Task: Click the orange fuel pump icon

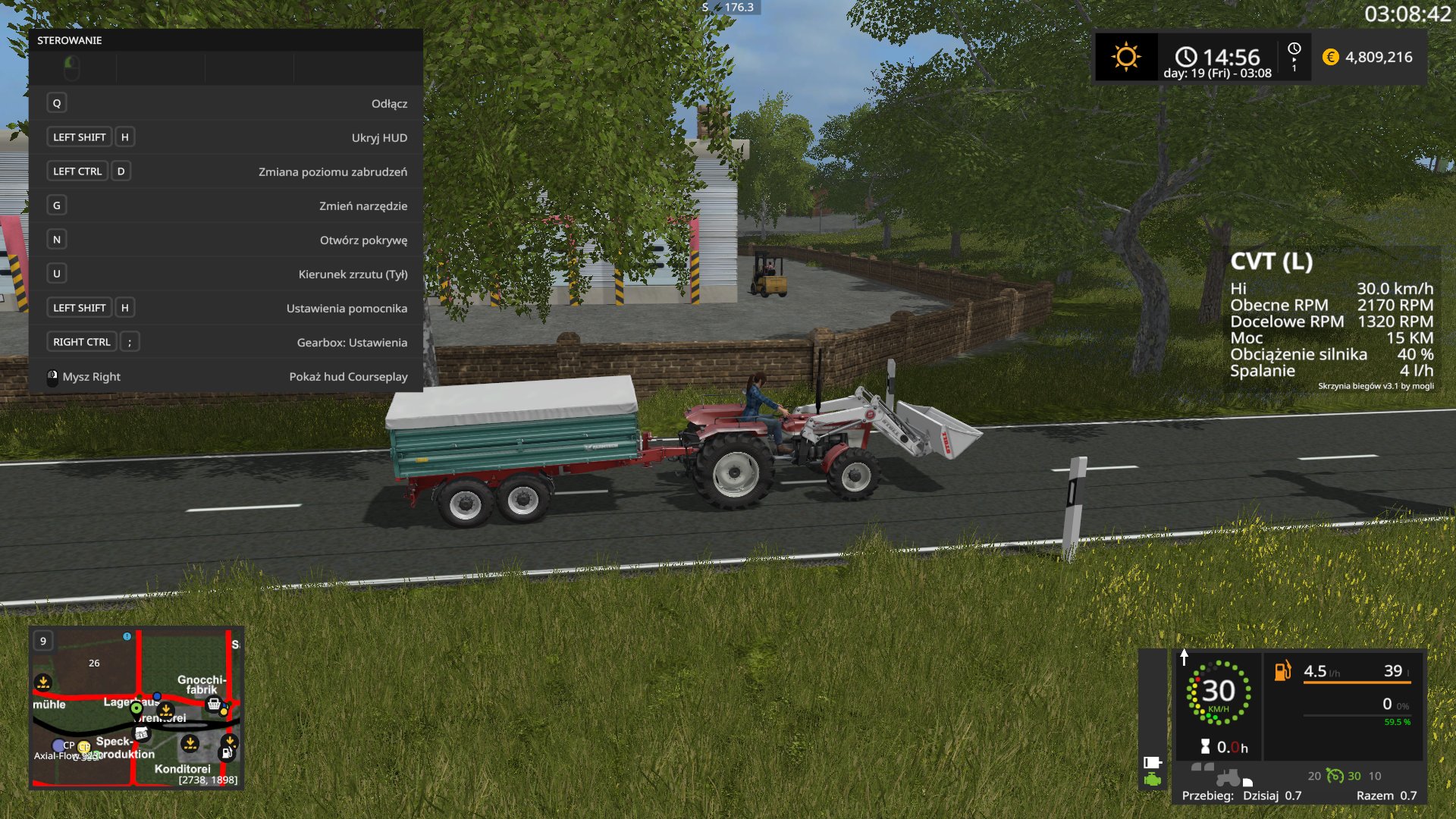Action: click(x=1282, y=671)
